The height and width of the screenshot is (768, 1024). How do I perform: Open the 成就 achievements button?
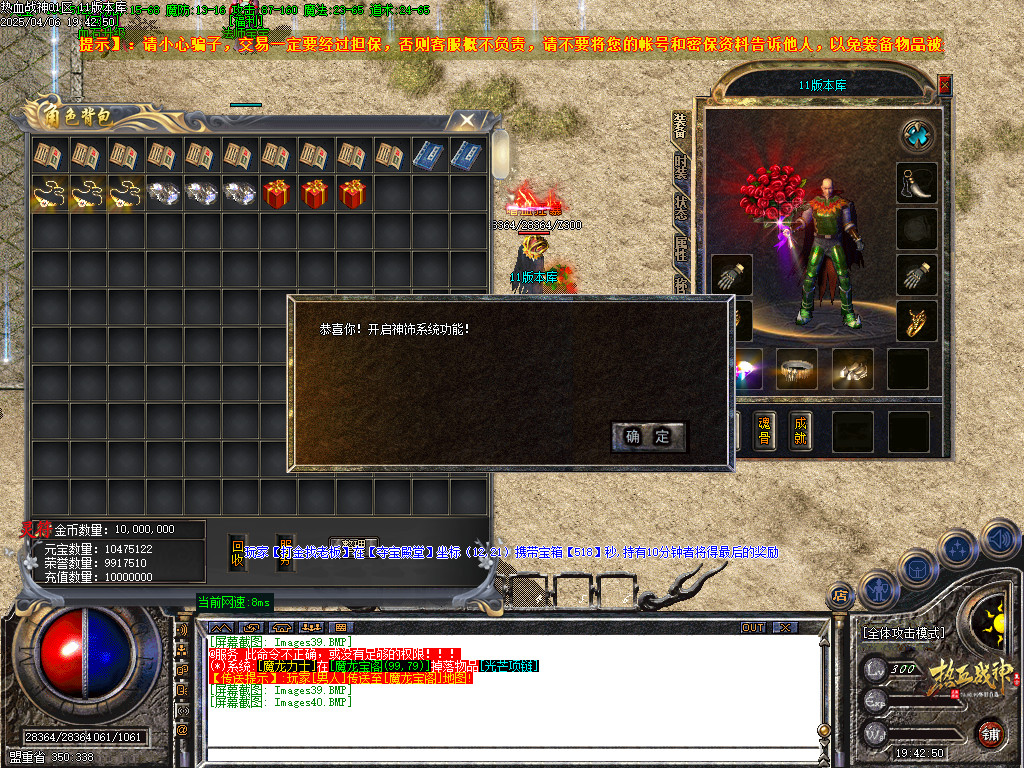[x=799, y=430]
